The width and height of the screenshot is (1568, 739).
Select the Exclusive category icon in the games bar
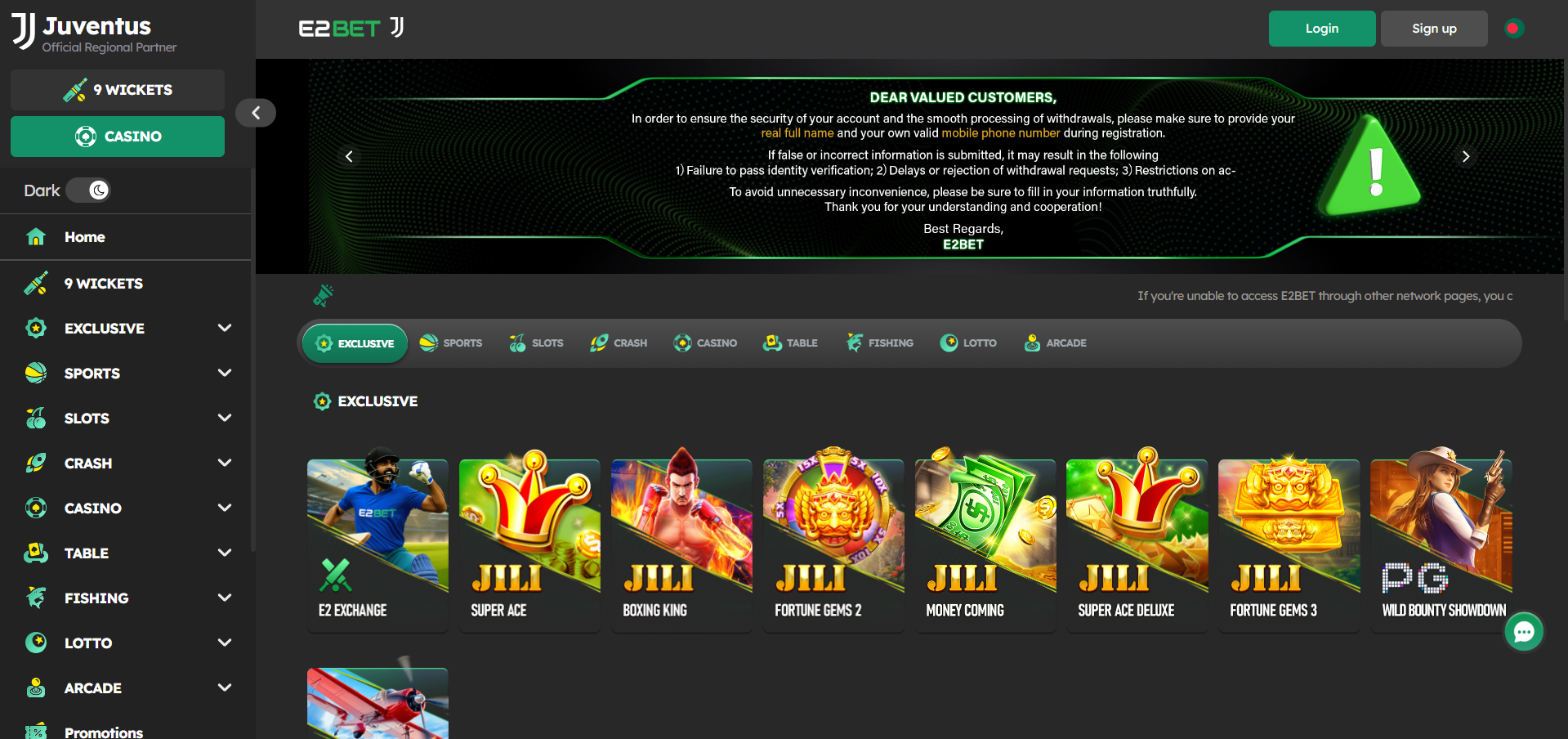tap(324, 343)
